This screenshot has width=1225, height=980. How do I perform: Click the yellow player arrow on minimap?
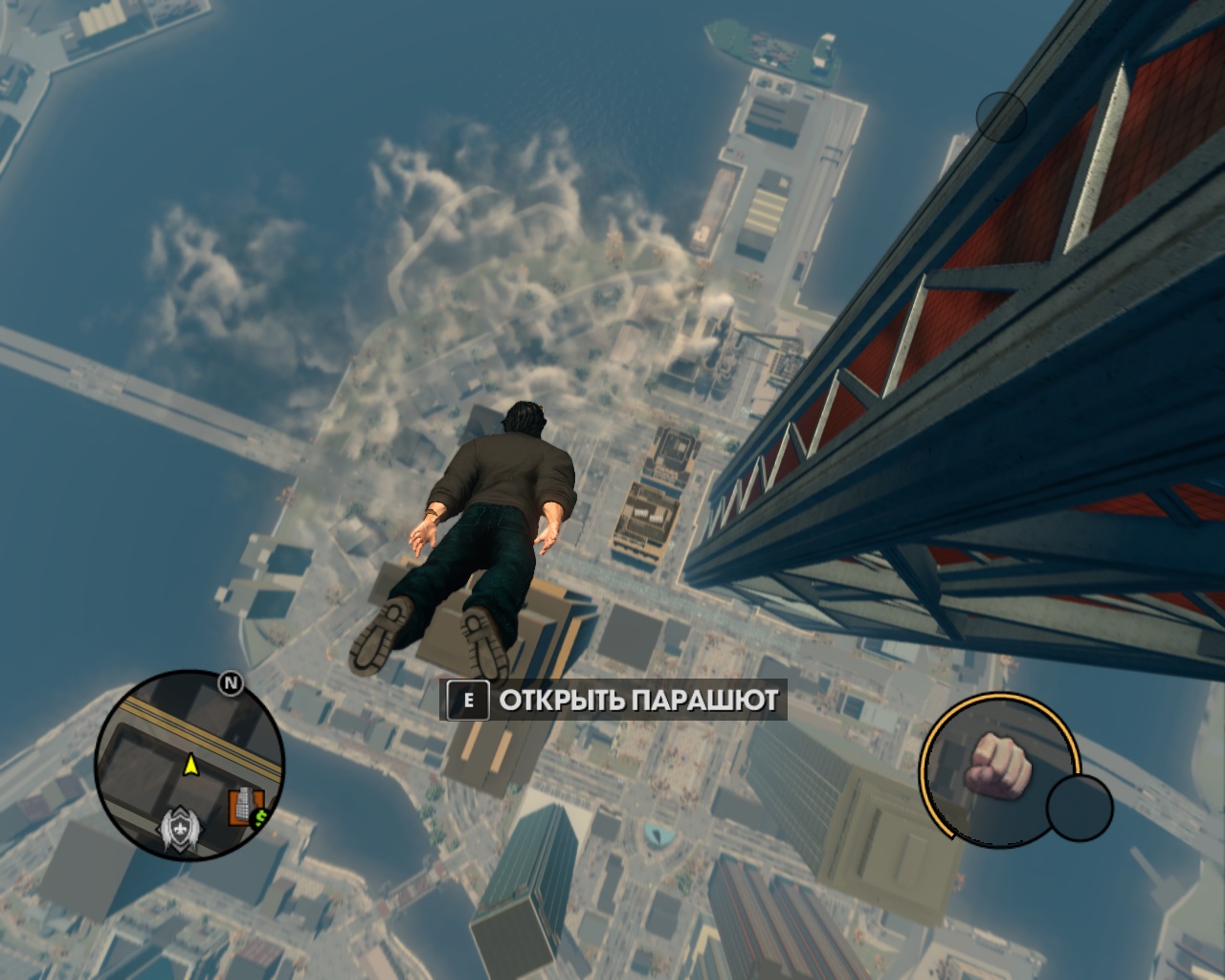pyautogui.click(x=190, y=764)
